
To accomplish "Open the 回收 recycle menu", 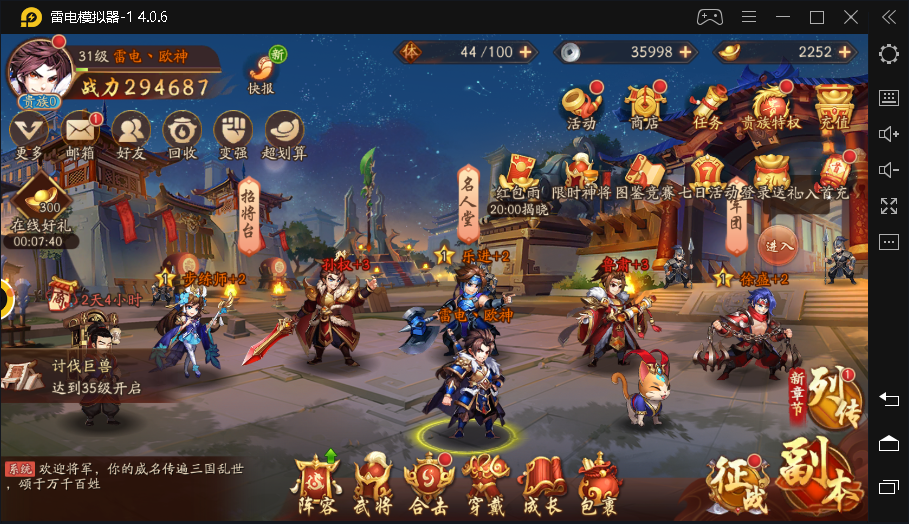I will pos(182,132).
